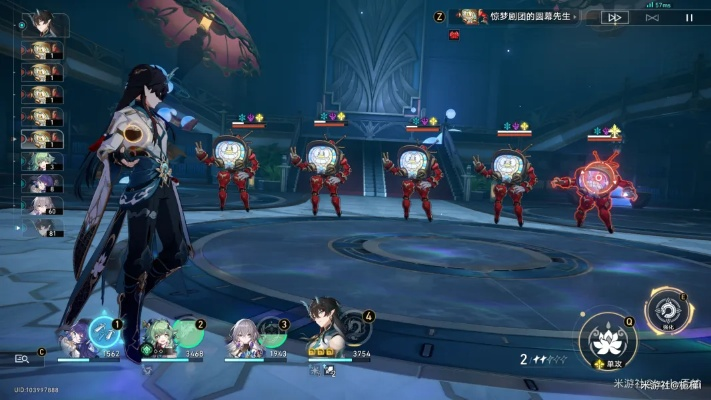
Task: Enable auto-battle mode
Action: pos(652,17)
